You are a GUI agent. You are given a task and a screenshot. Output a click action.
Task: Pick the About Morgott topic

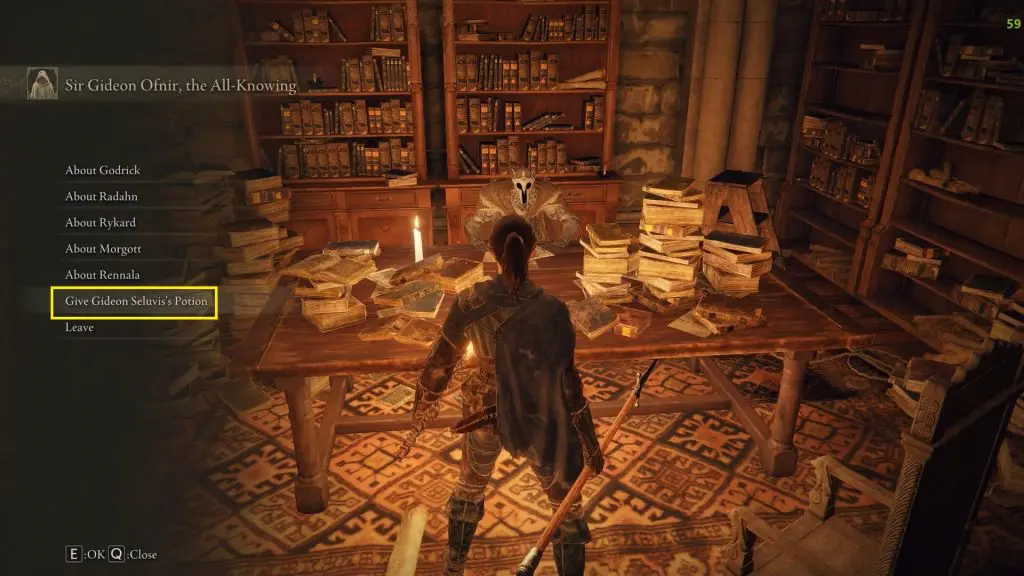pos(102,248)
